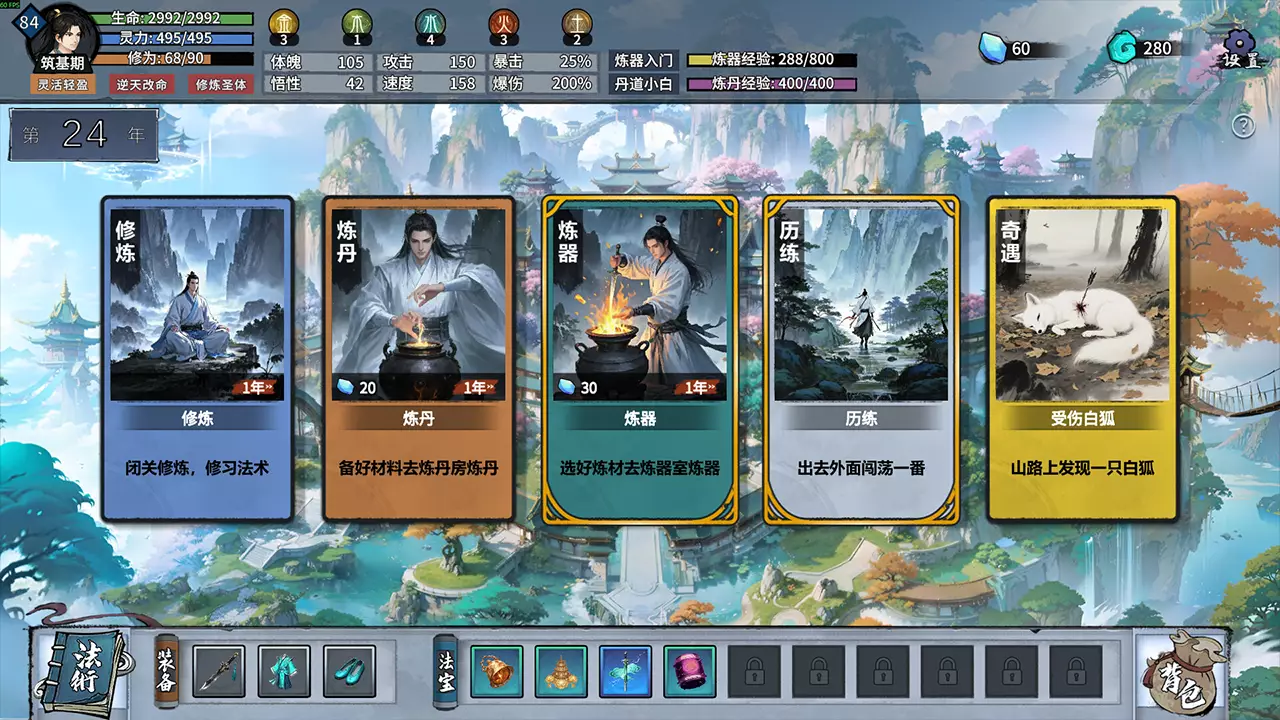Select the 金 metal element icon
Viewport: 1280px width, 720px height.
click(x=285, y=22)
